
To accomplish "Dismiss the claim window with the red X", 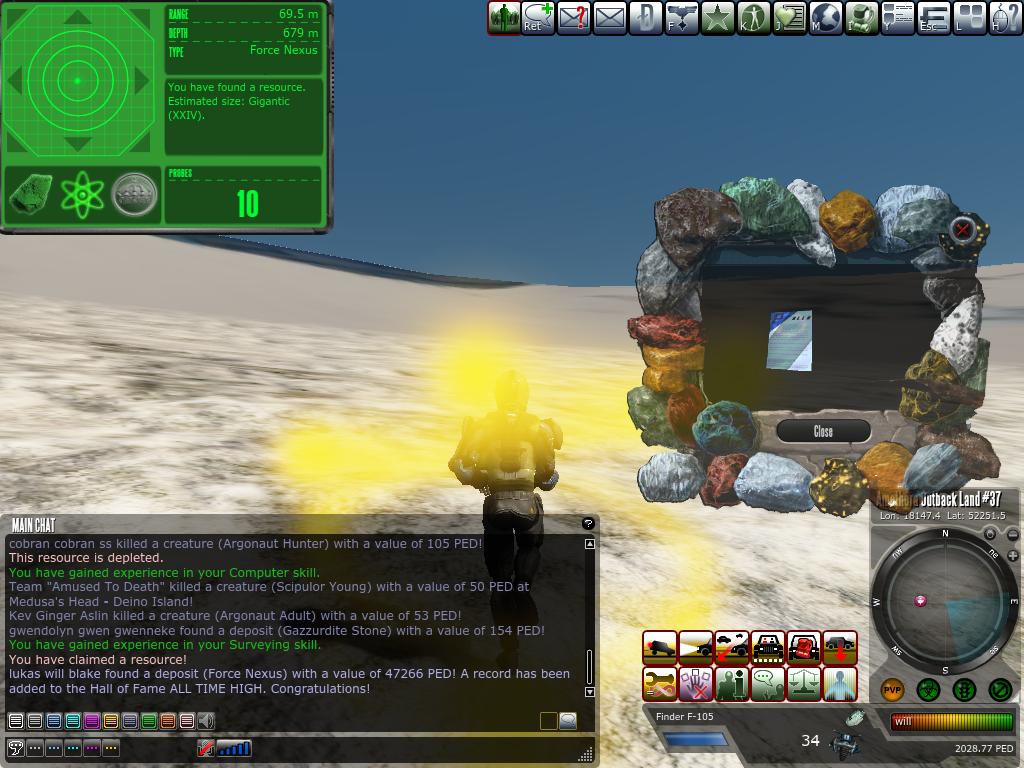I will pos(962,230).
